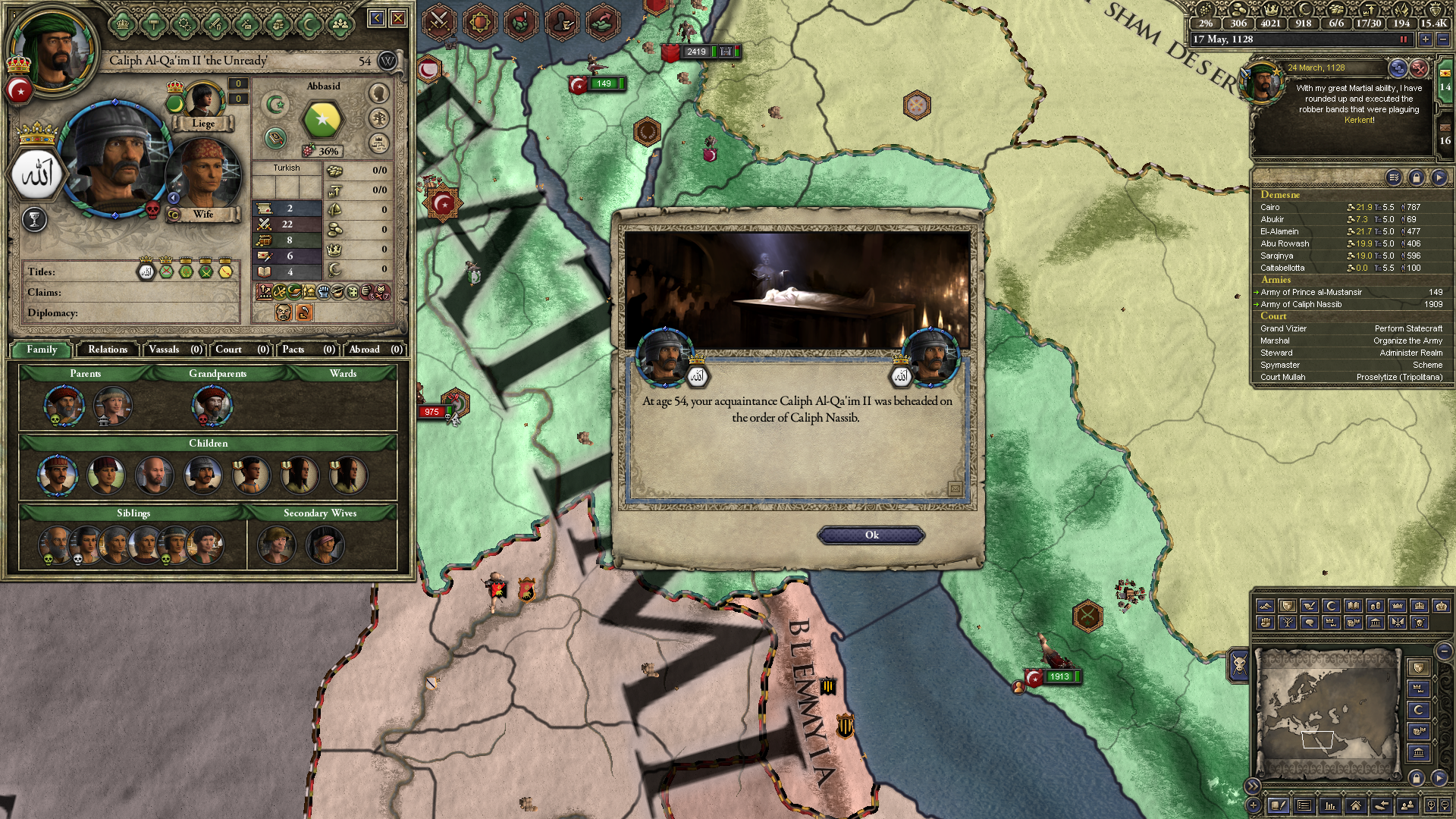Click the world minimap
Screen dimensions: 1456x819
[1326, 713]
